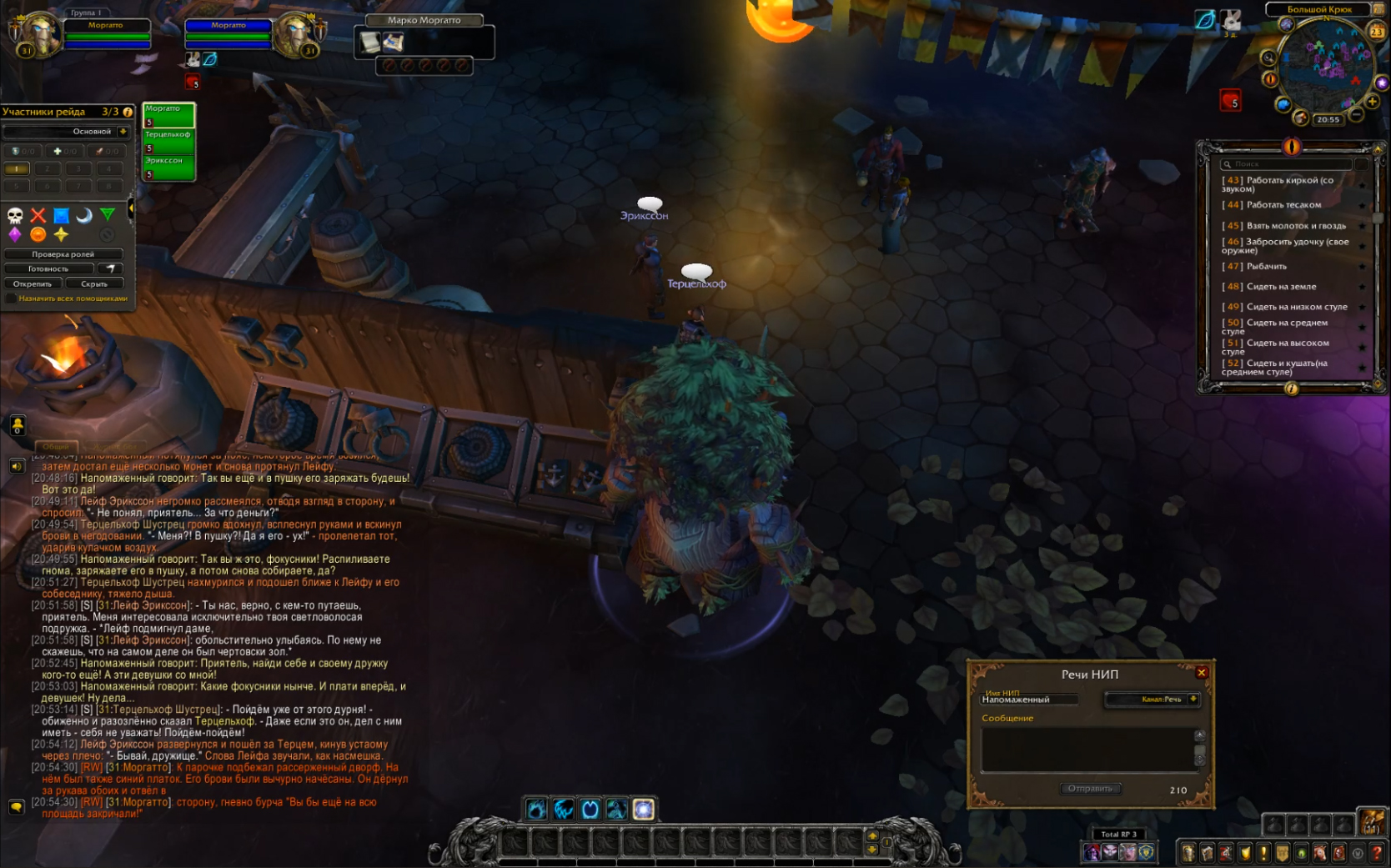This screenshot has width=1391, height=868.
Task: Choose emote 47 "Рыбачить" from the list
Action: (x=1266, y=267)
